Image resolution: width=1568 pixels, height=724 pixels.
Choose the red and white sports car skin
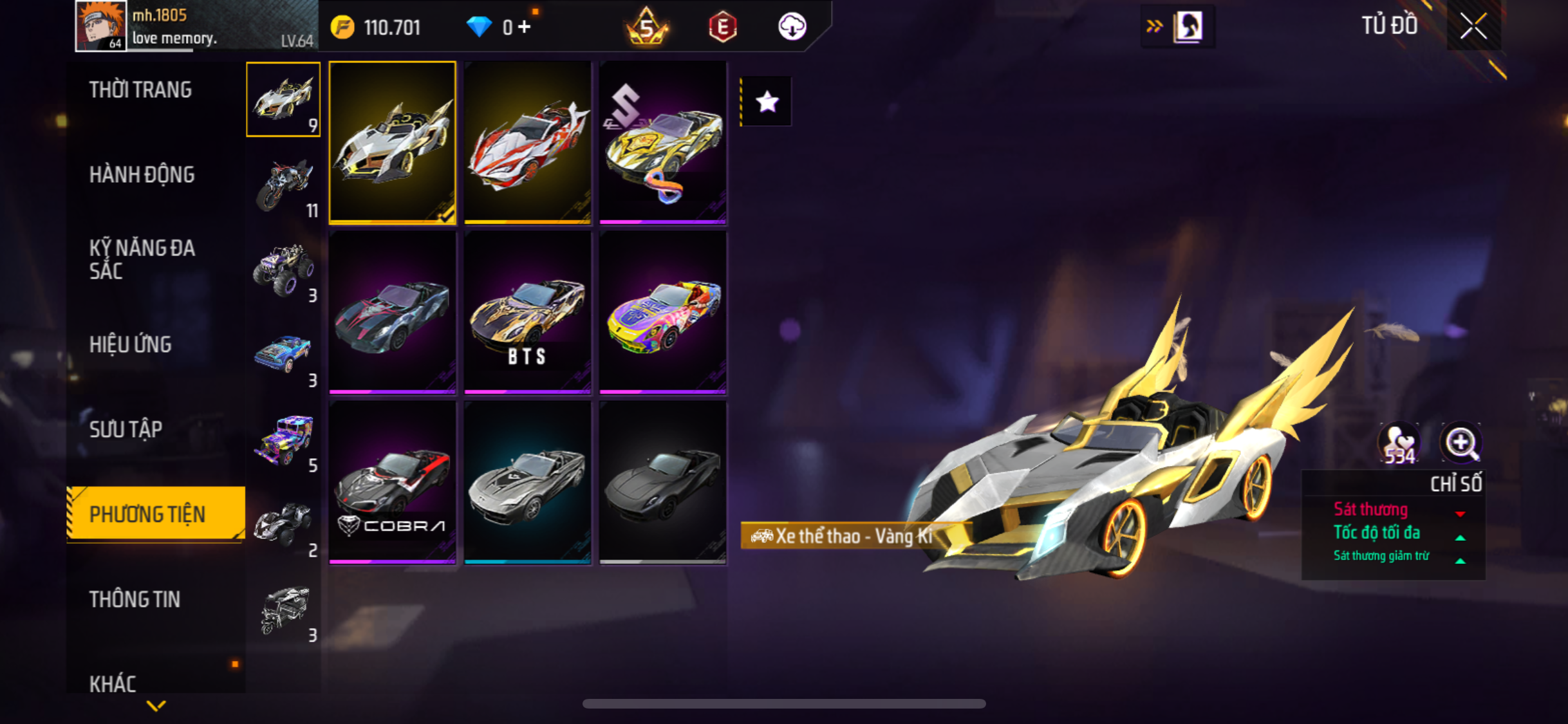pyautogui.click(x=528, y=143)
